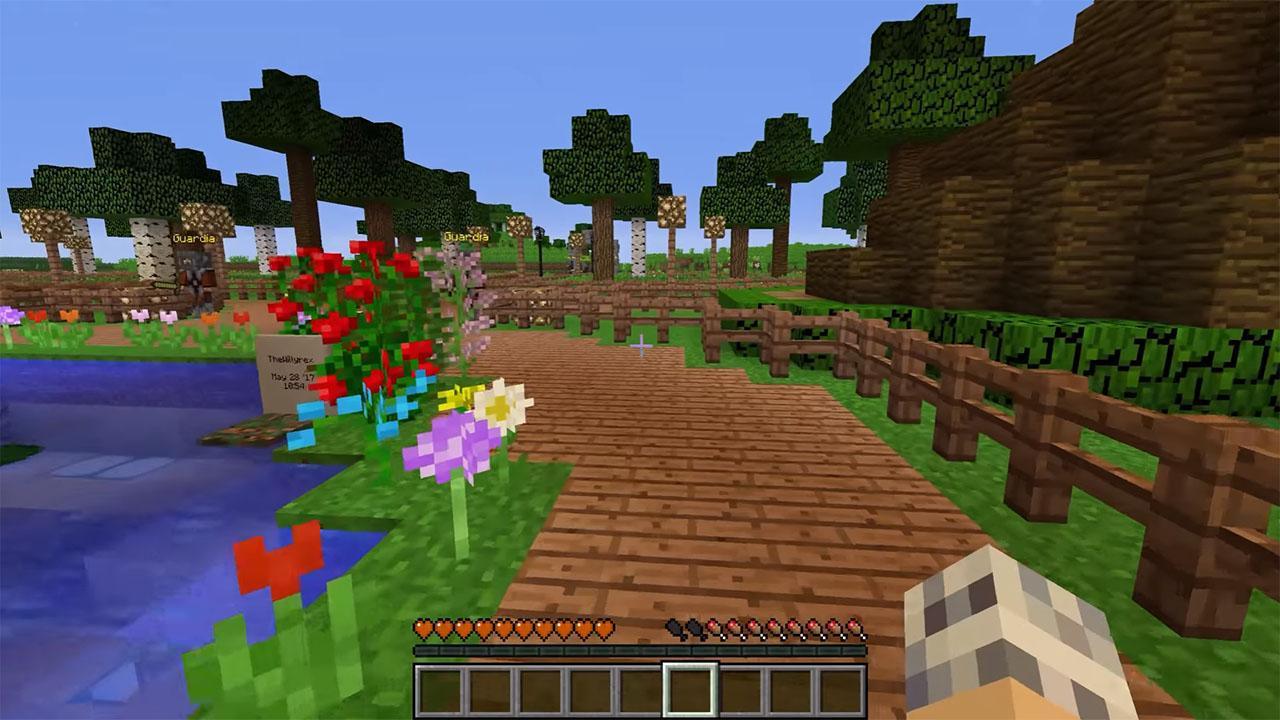Click the crosshair at screen center
The image size is (1280, 720).
pyautogui.click(x=640, y=345)
